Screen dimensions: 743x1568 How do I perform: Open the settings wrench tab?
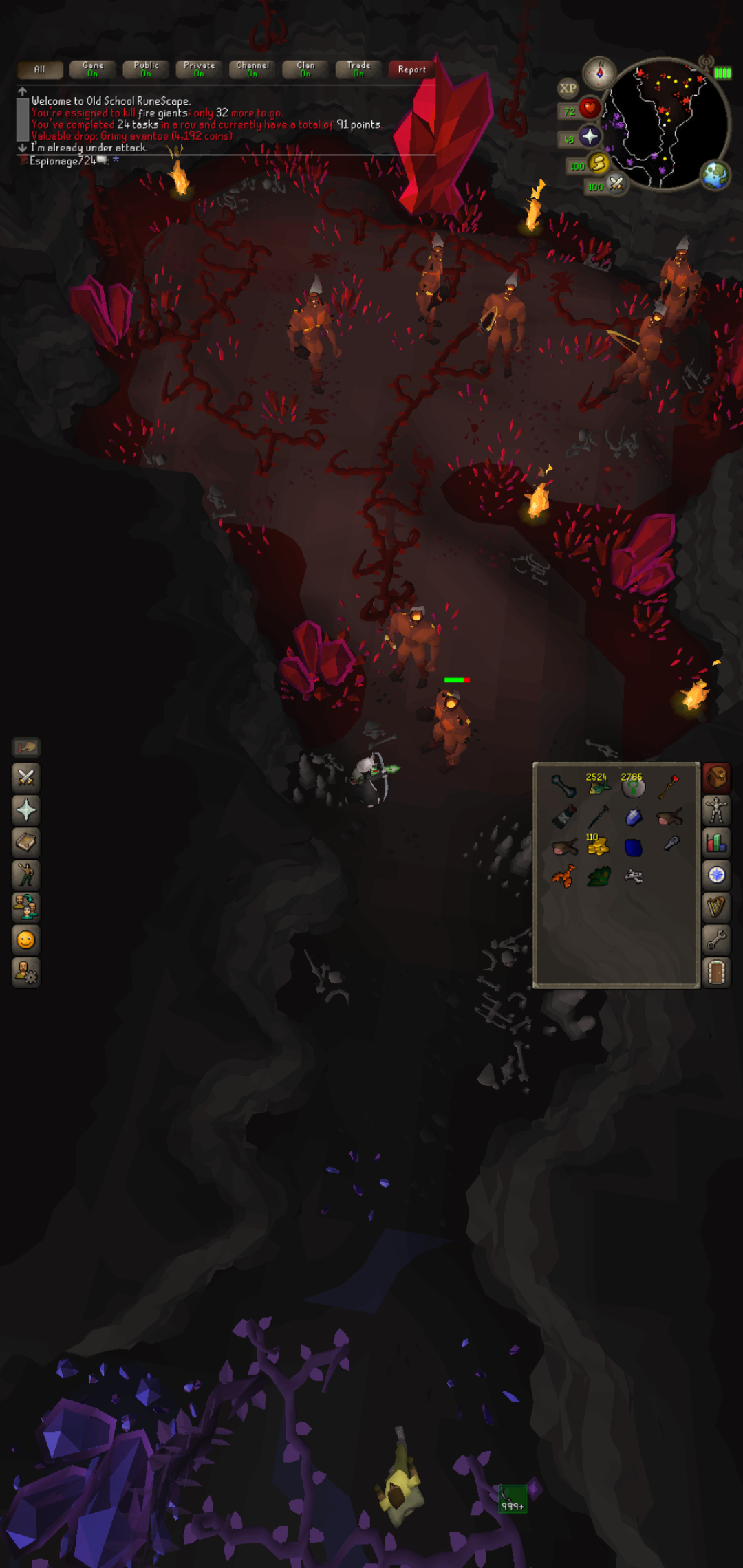[716, 939]
